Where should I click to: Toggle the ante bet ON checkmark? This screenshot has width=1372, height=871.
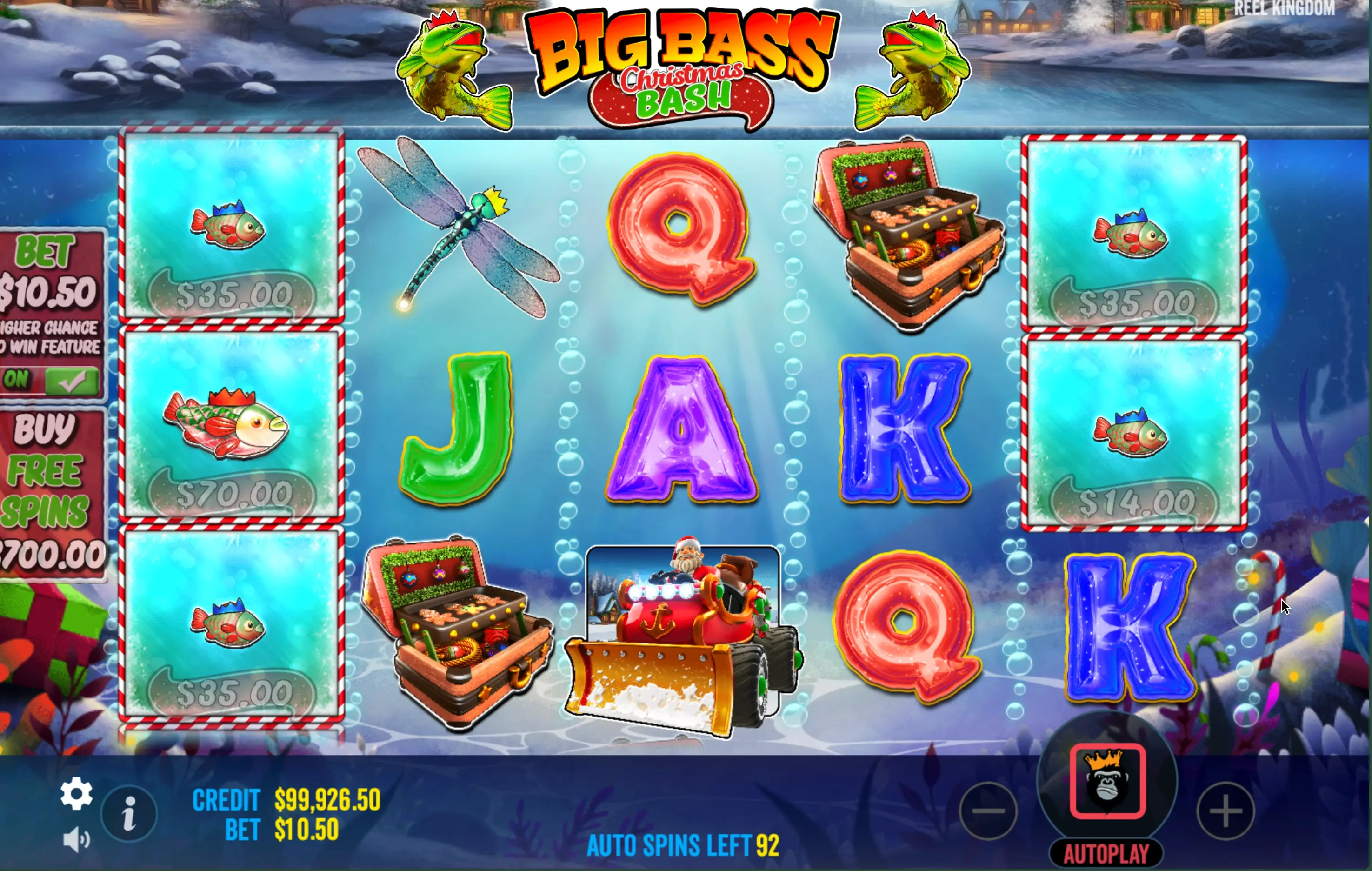(71, 380)
